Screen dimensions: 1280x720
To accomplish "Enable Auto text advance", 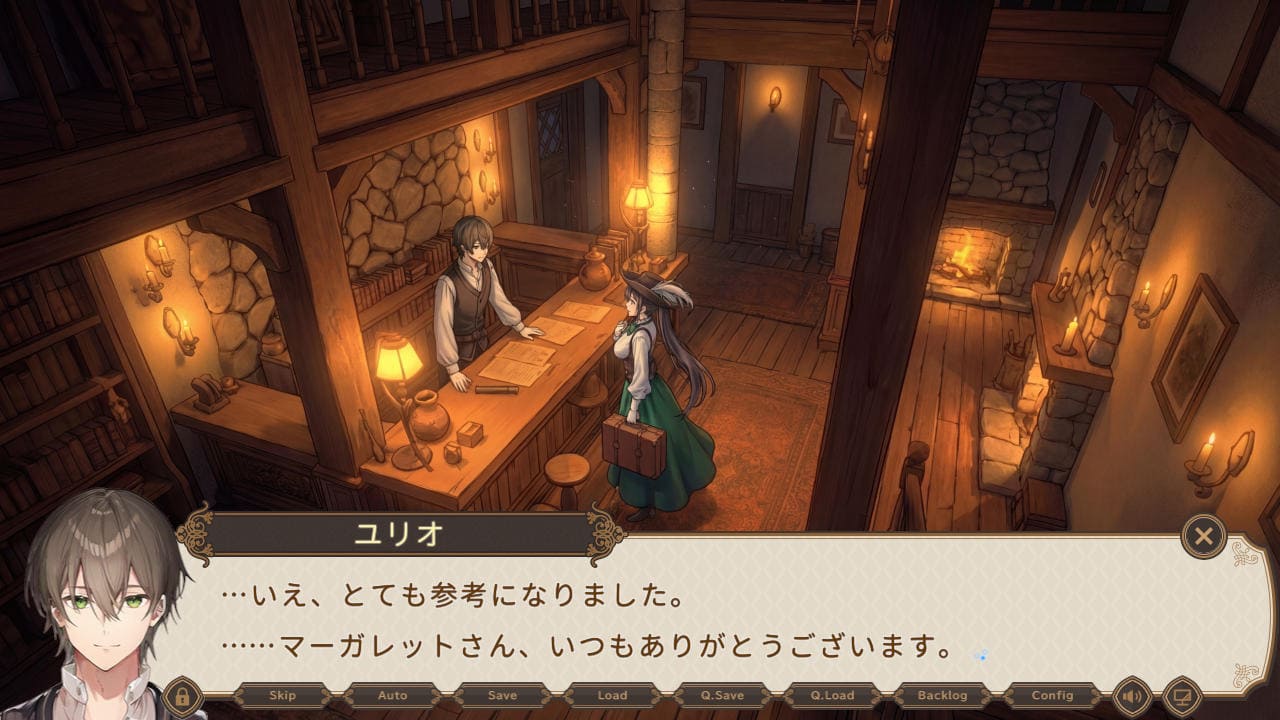I will tap(392, 695).
